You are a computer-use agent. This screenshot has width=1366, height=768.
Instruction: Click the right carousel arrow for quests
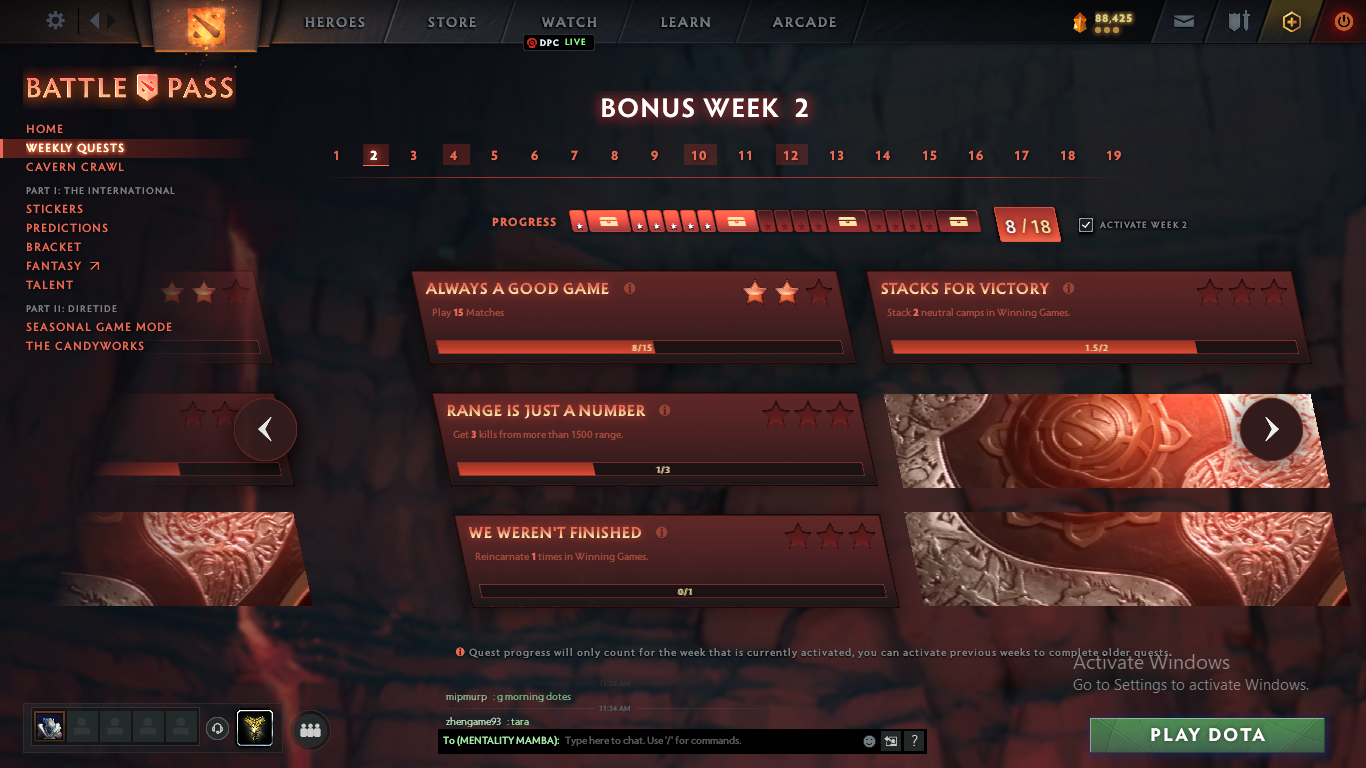click(1271, 429)
